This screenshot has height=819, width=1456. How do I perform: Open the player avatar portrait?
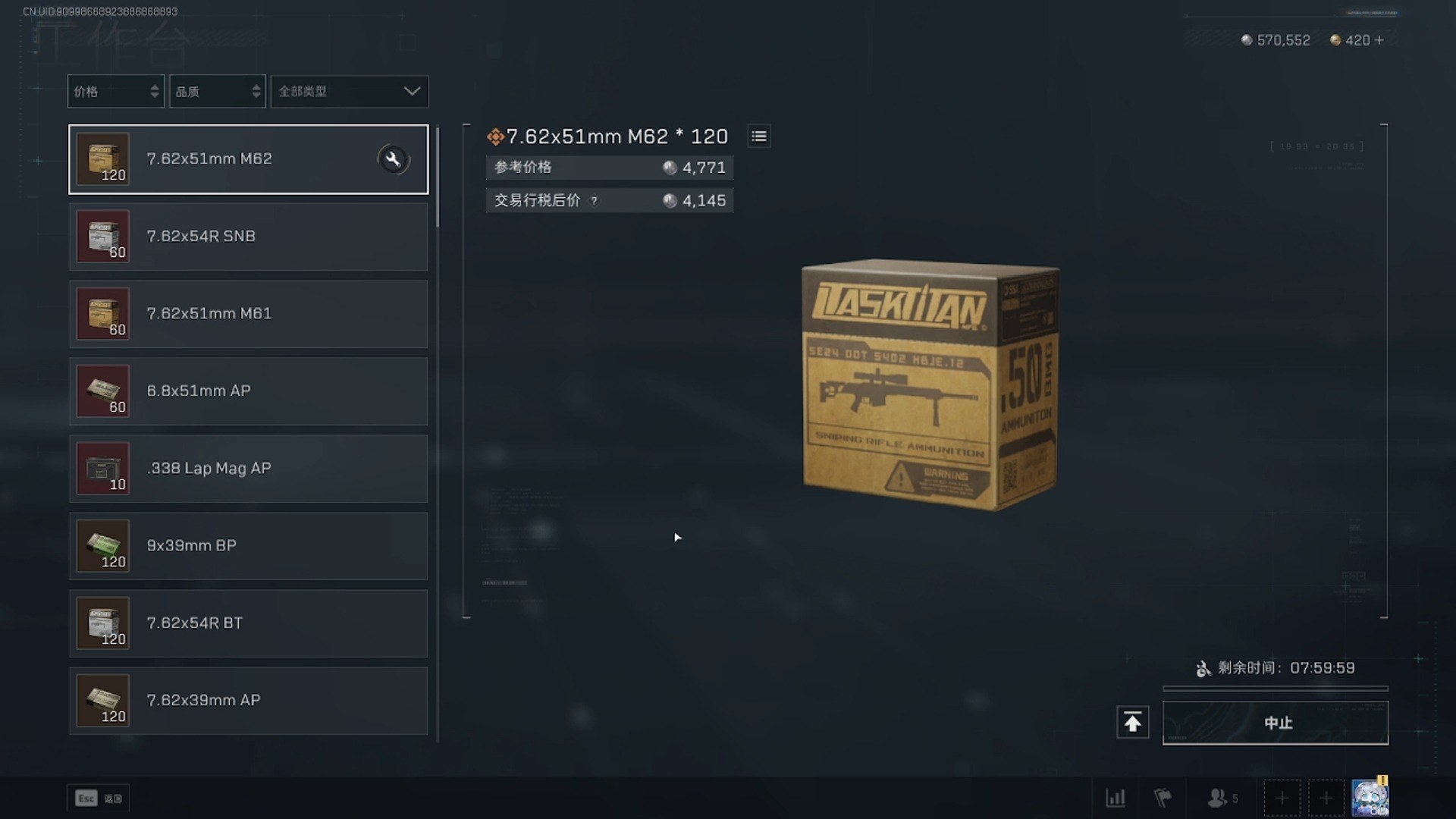coord(1370,798)
